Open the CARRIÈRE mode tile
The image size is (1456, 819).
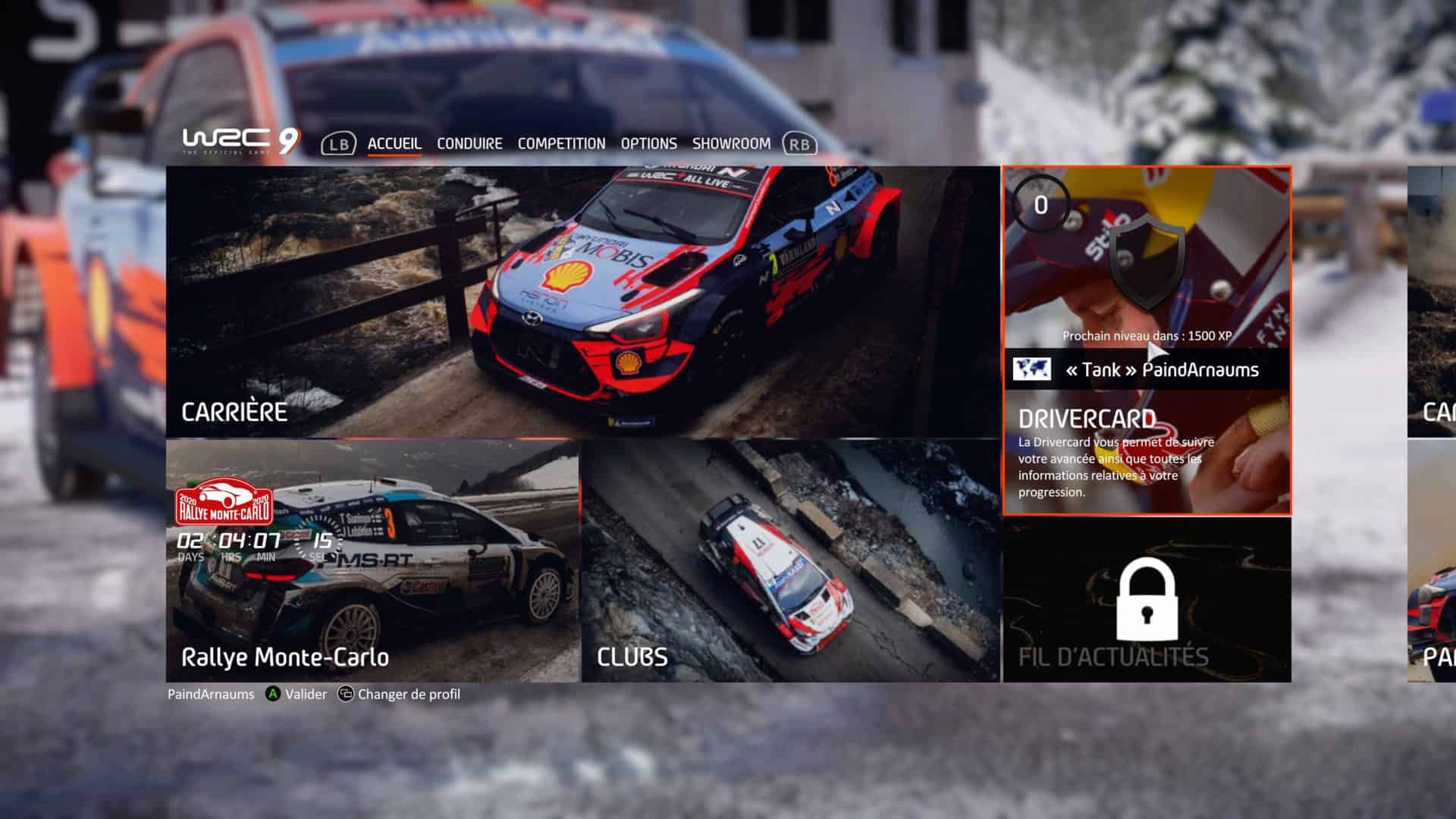click(x=582, y=302)
